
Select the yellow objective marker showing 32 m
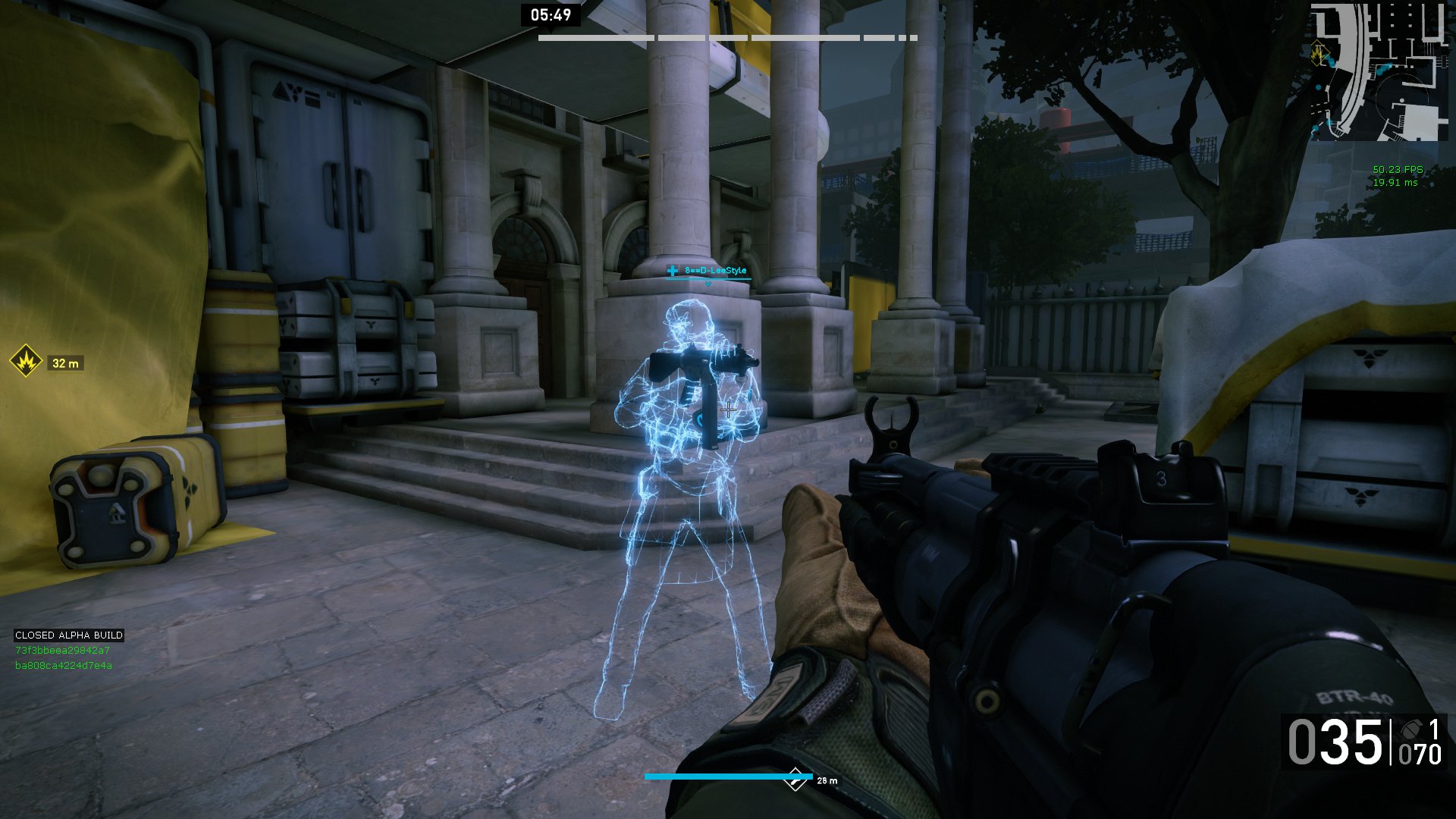(26, 362)
